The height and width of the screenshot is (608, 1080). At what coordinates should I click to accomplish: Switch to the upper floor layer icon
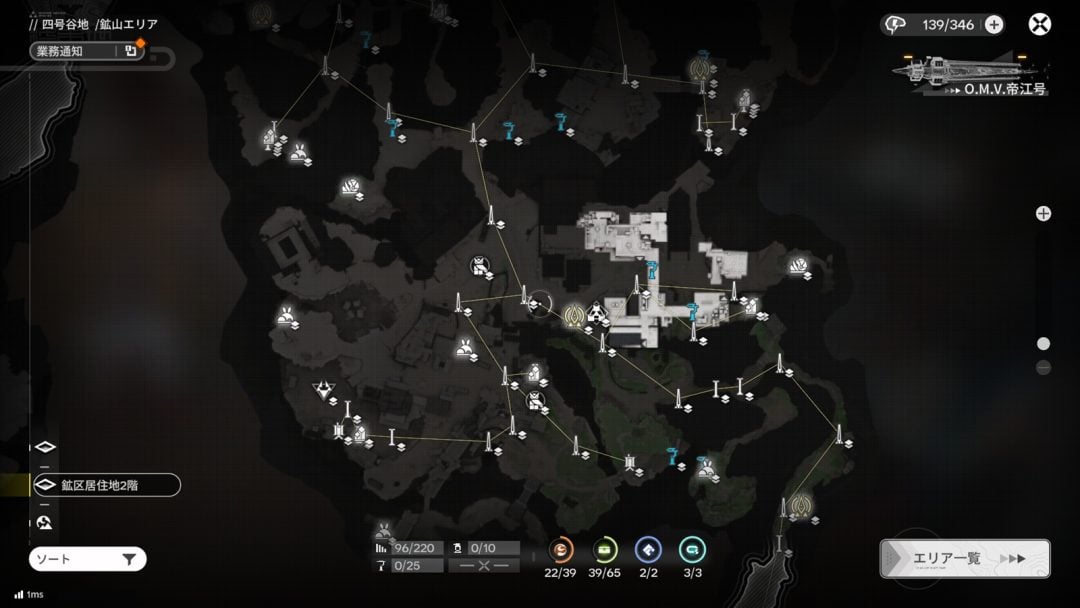tap(44, 447)
